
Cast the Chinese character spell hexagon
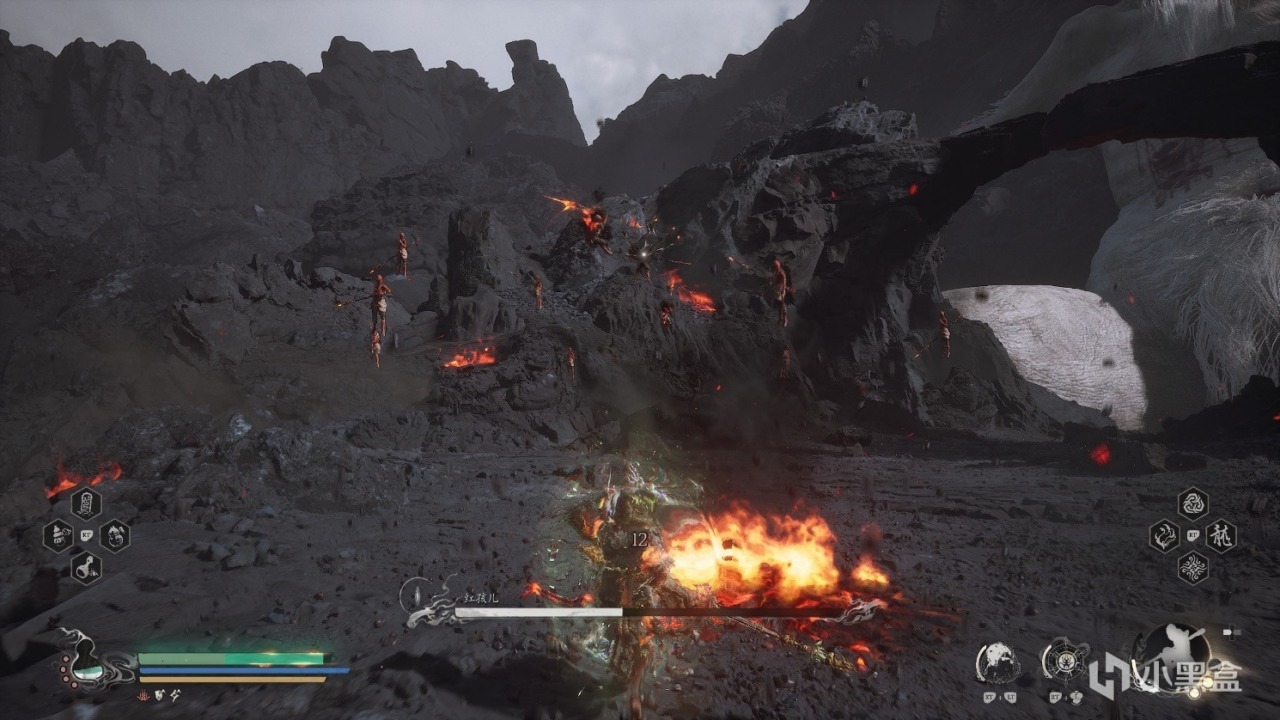[1220, 536]
